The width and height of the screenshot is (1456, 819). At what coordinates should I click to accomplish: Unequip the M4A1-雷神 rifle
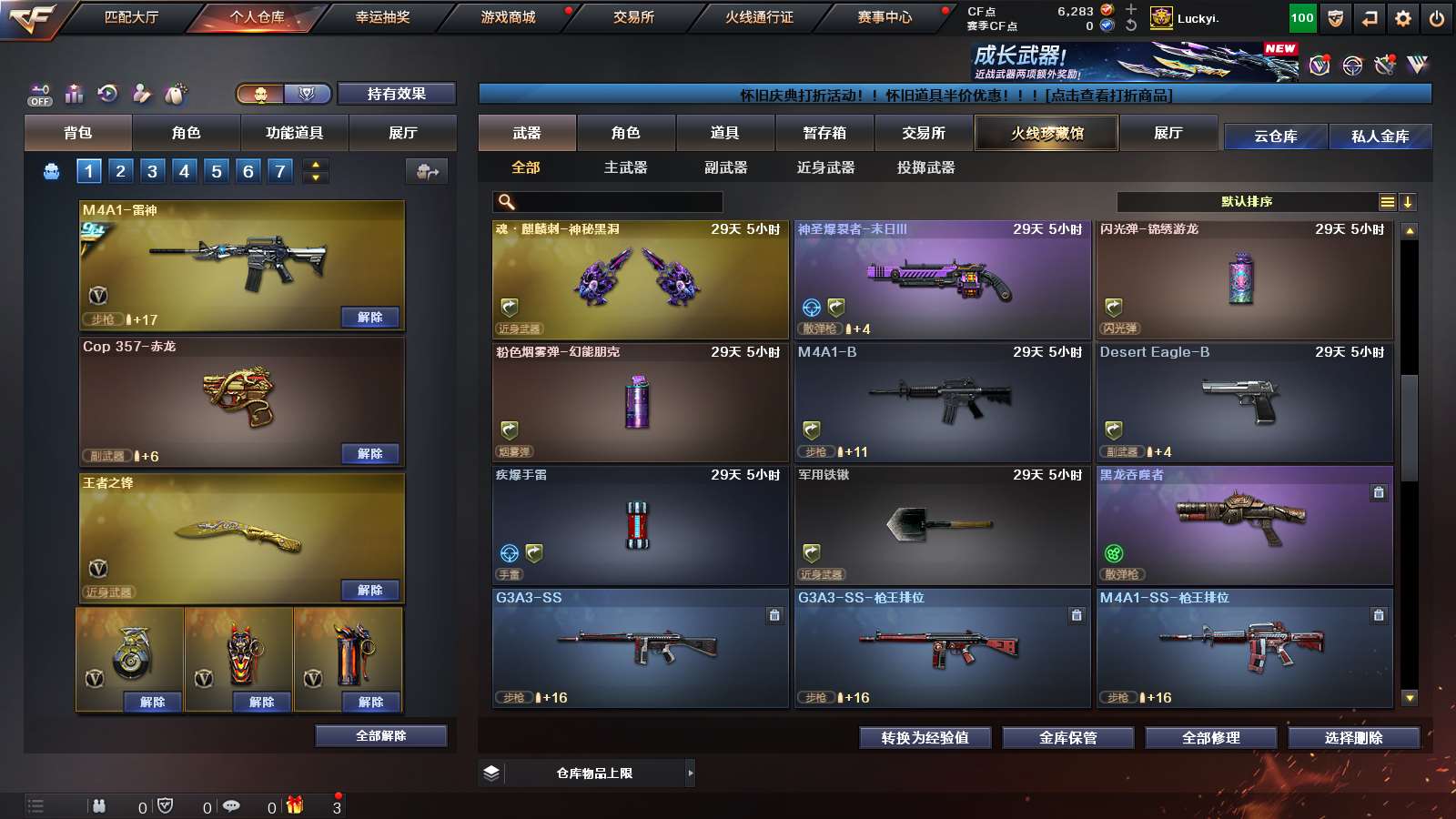(369, 318)
